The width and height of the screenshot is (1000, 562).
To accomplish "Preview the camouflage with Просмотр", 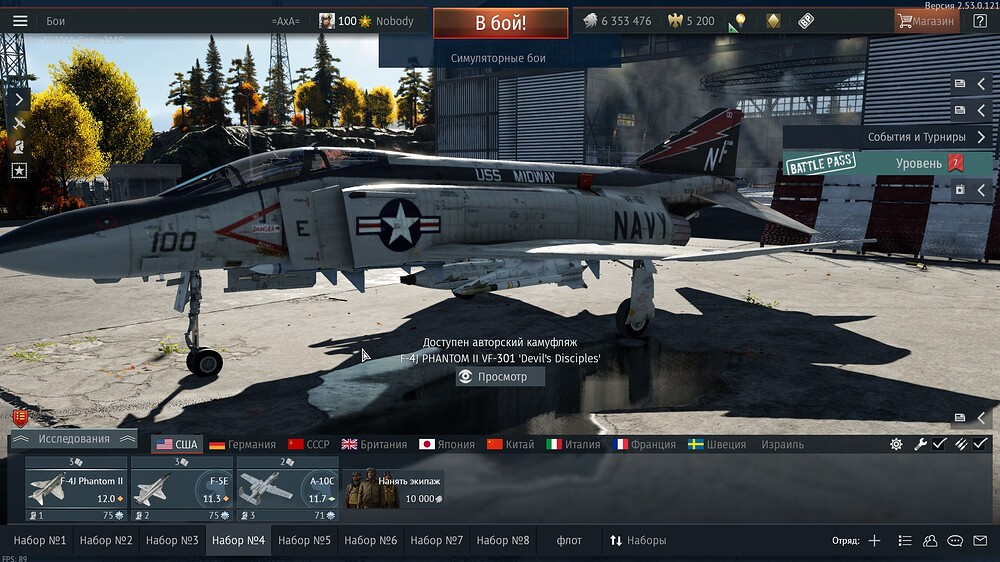I will pyautogui.click(x=500, y=377).
